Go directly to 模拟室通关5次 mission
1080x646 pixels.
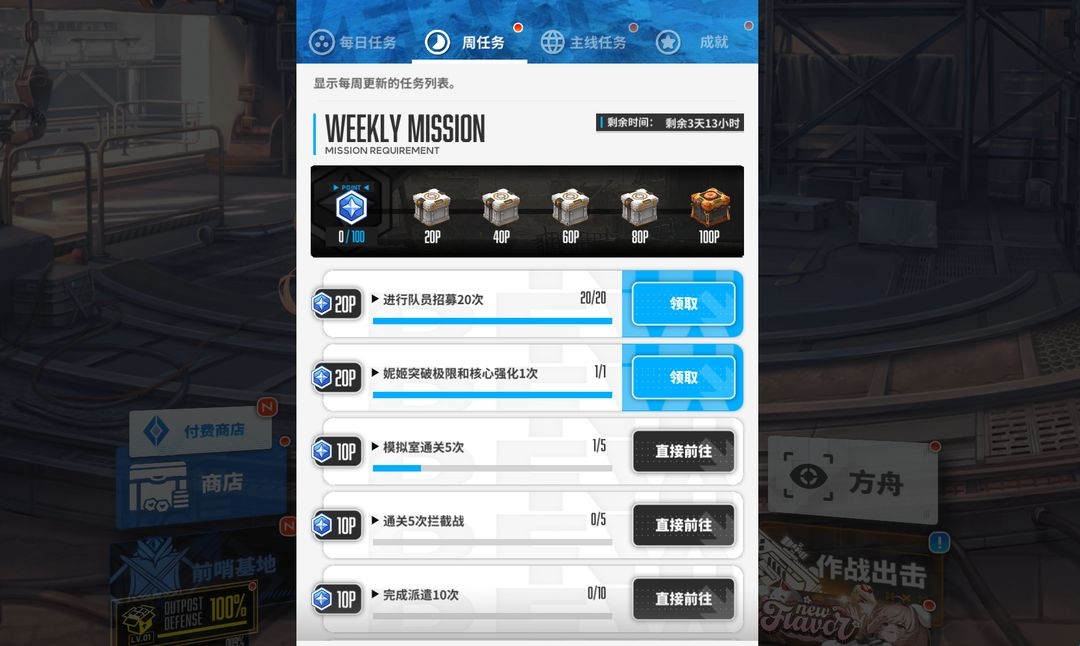(684, 452)
